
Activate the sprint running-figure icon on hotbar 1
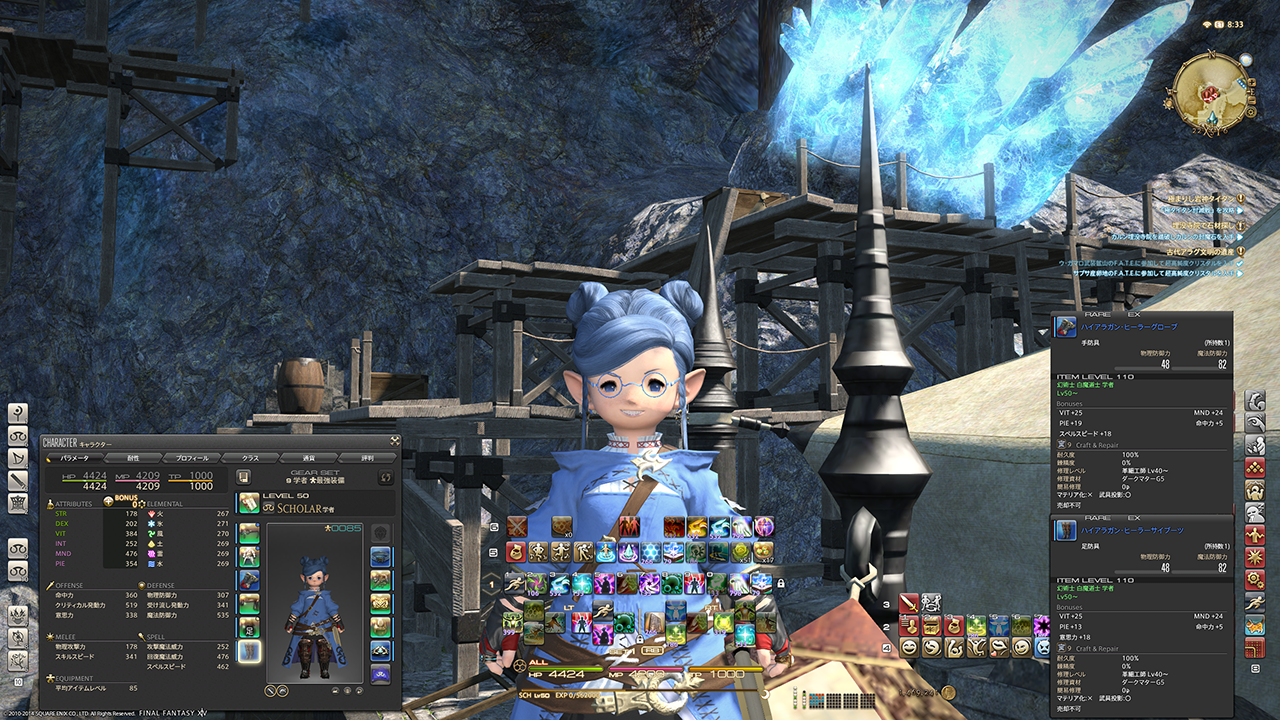[x=516, y=583]
